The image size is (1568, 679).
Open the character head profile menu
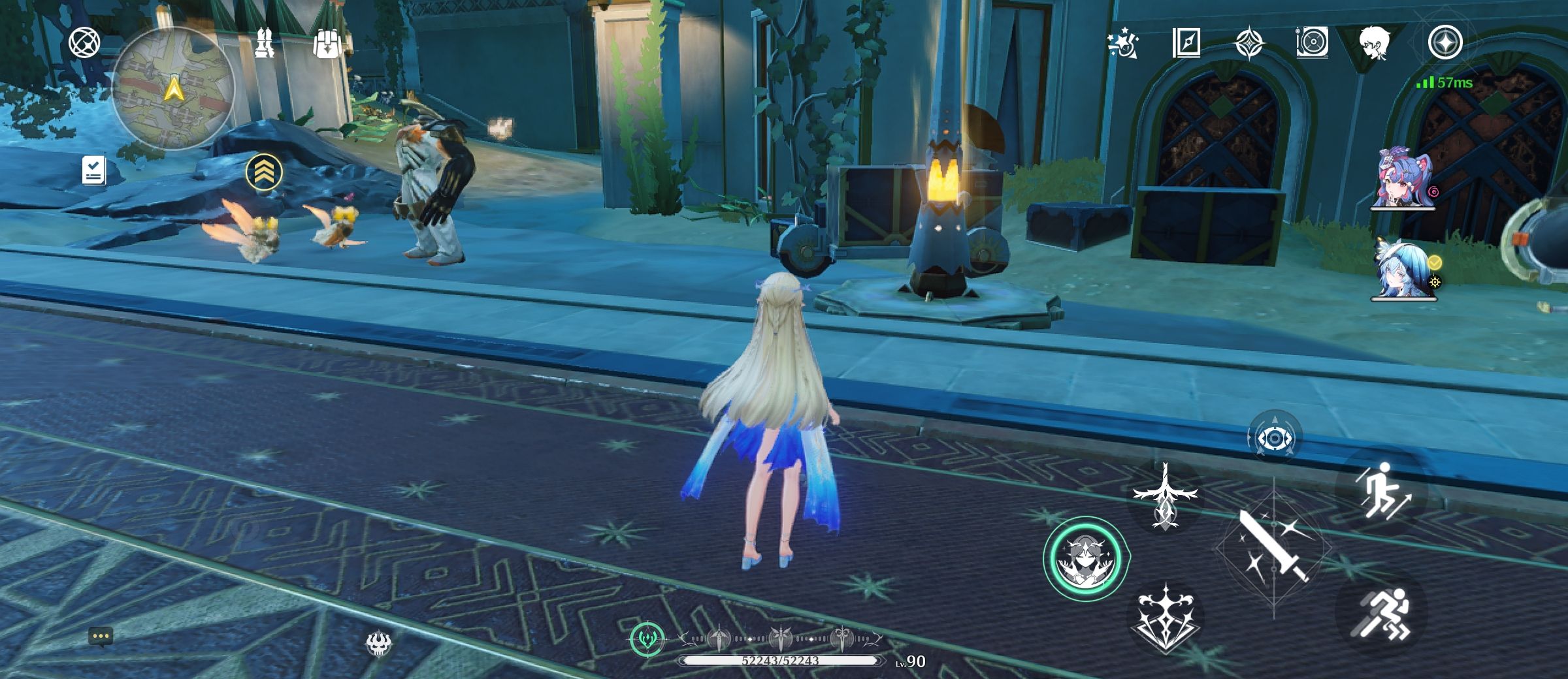(1375, 43)
